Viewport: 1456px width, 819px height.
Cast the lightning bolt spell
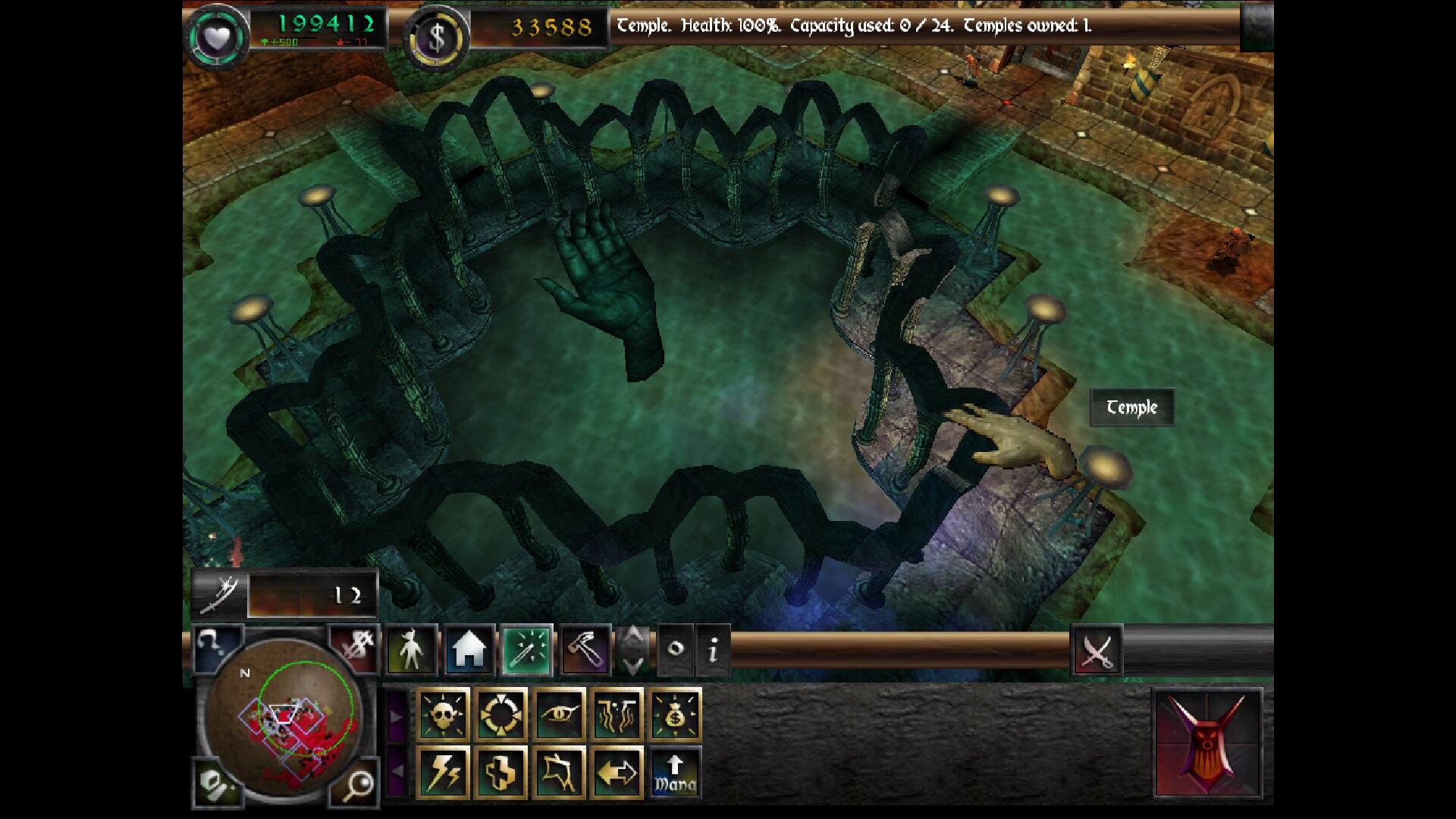tap(444, 772)
